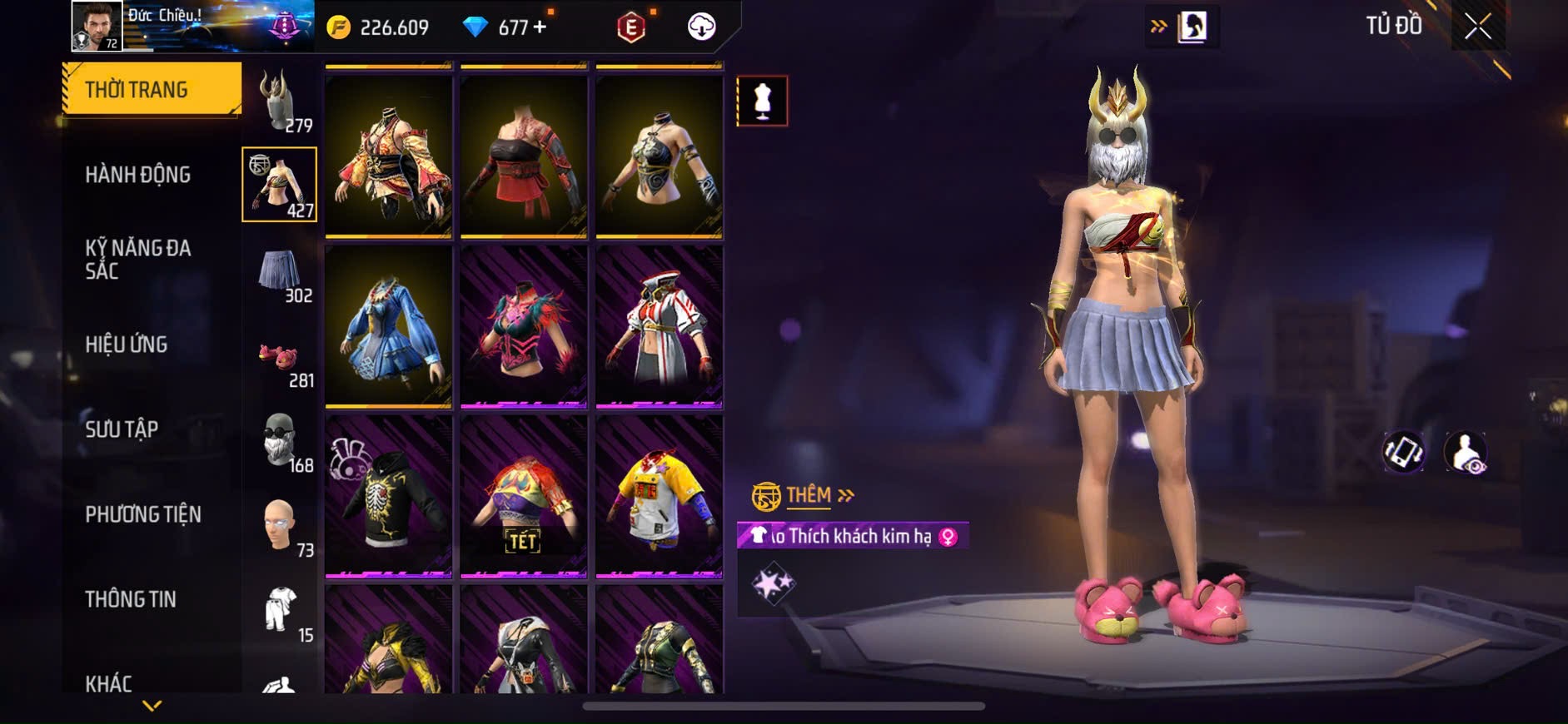Viewport: 1568px width, 724px height.
Task: Open the SƯU TẬP tab
Action: pyautogui.click(x=122, y=429)
